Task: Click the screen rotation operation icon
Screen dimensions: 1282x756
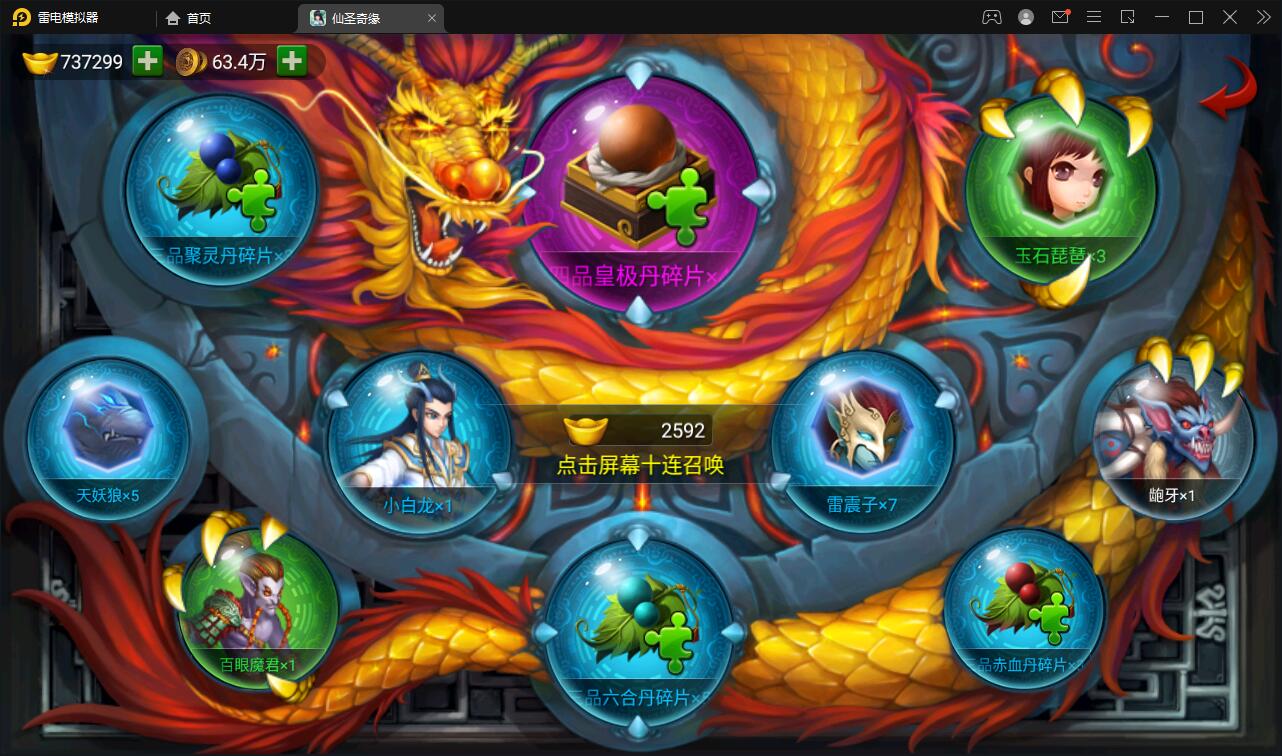Action: point(1128,17)
